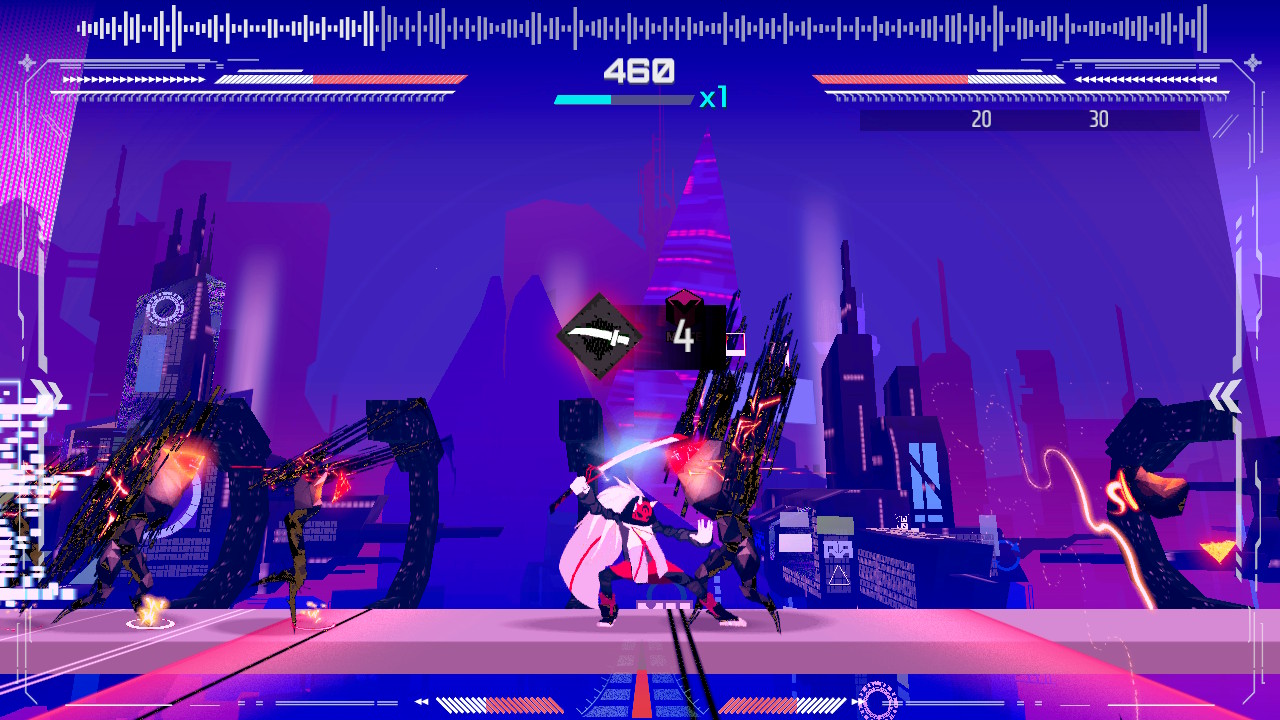Click the cyan combo progress bar under the score
The width and height of the screenshot is (1280, 720).
[x=585, y=99]
